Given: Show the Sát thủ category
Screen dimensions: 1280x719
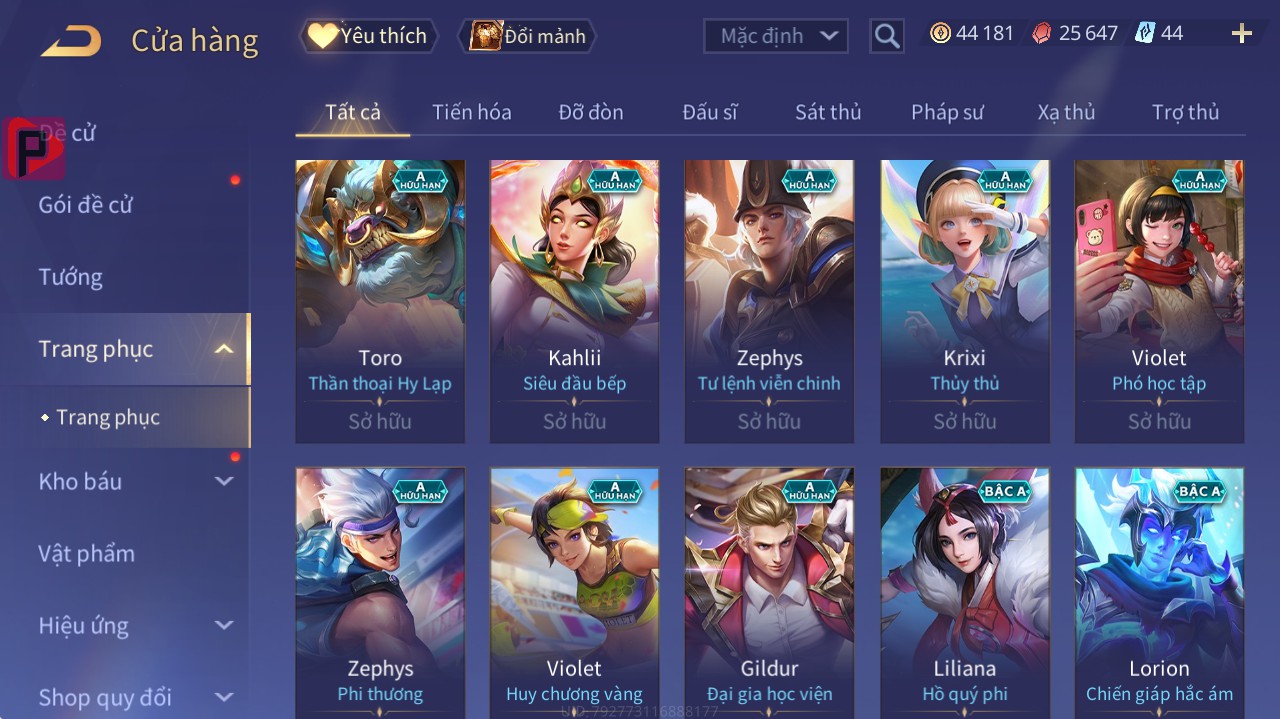Looking at the screenshot, I should click(827, 112).
